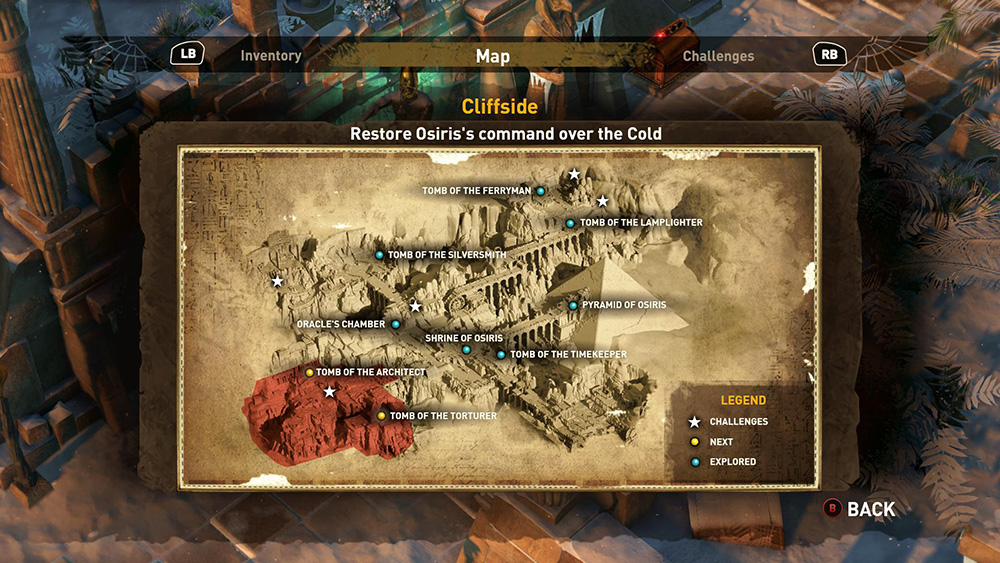This screenshot has width=1000, height=563.
Task: Select the Pyramid of Osiris marker
Action: 573,305
